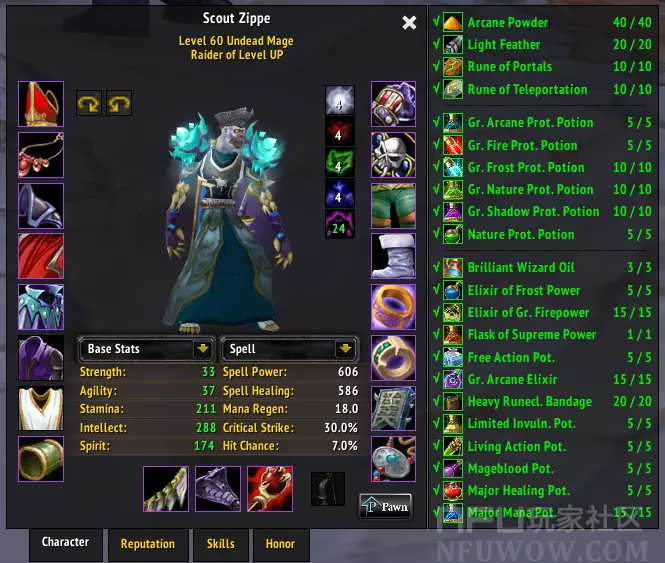This screenshot has height=563, width=665.
Task: Click the red cloak back slot
Action: pos(41,255)
